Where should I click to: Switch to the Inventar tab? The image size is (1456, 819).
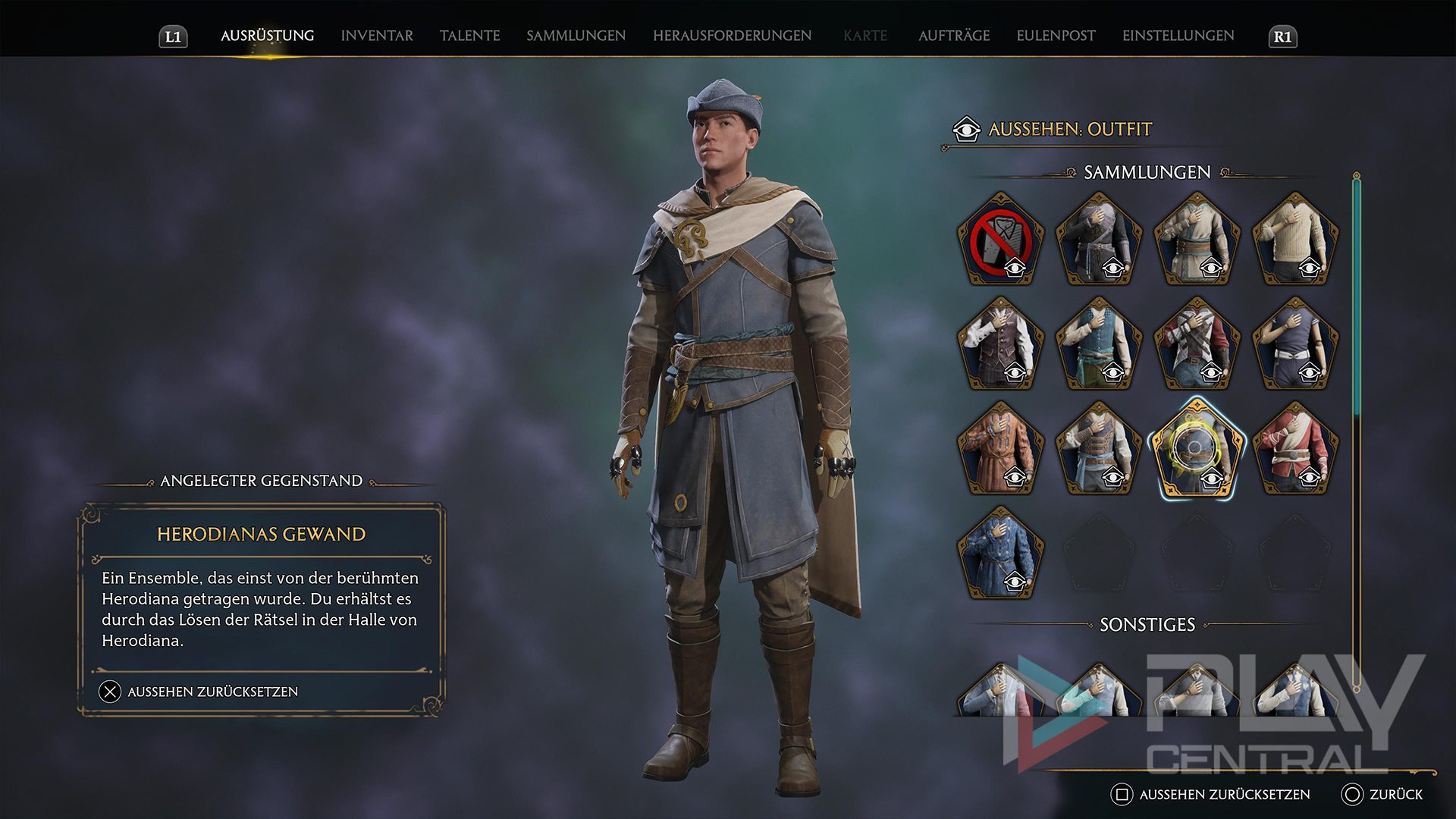point(377,36)
